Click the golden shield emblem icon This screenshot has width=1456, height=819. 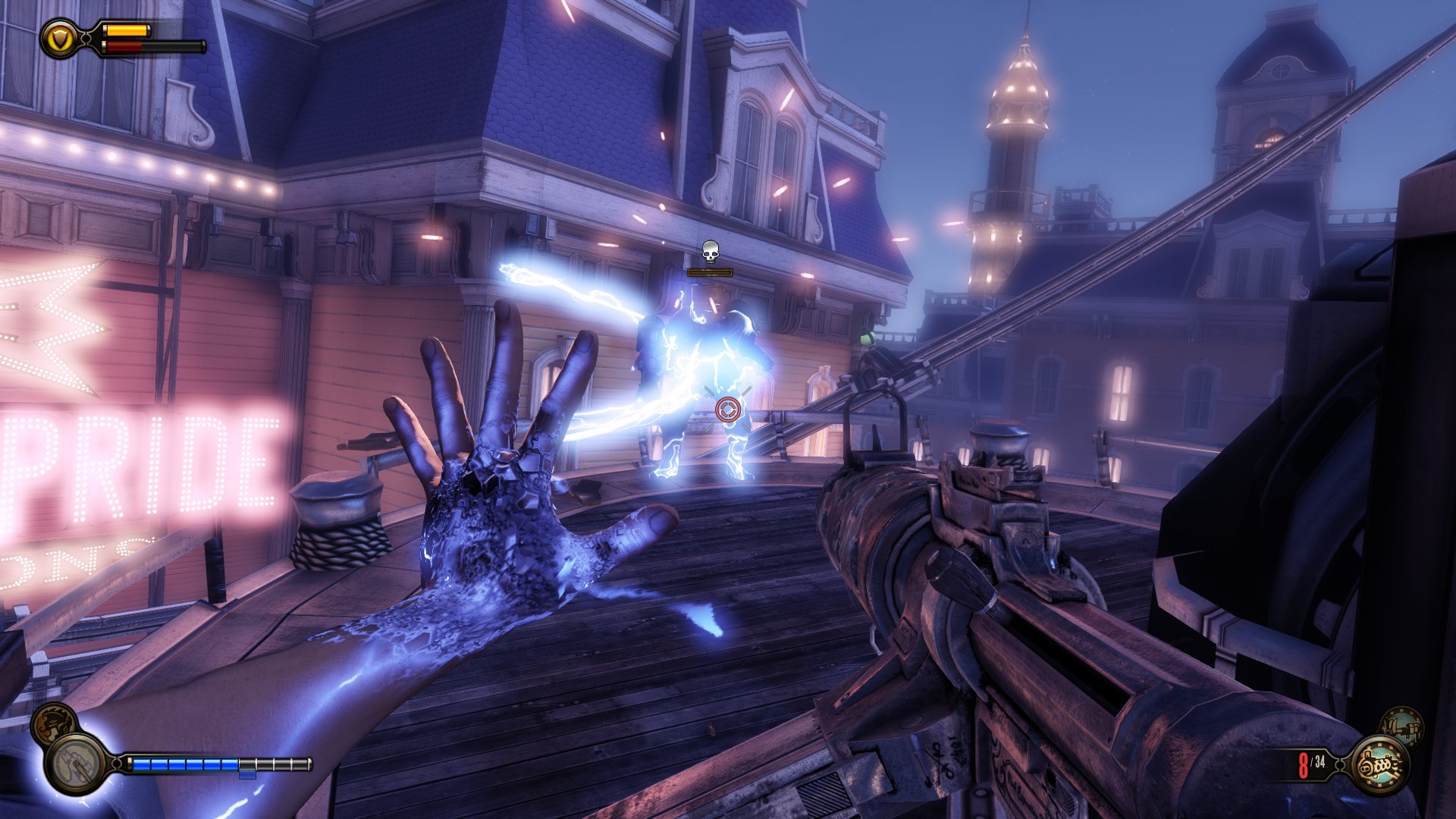[x=60, y=38]
